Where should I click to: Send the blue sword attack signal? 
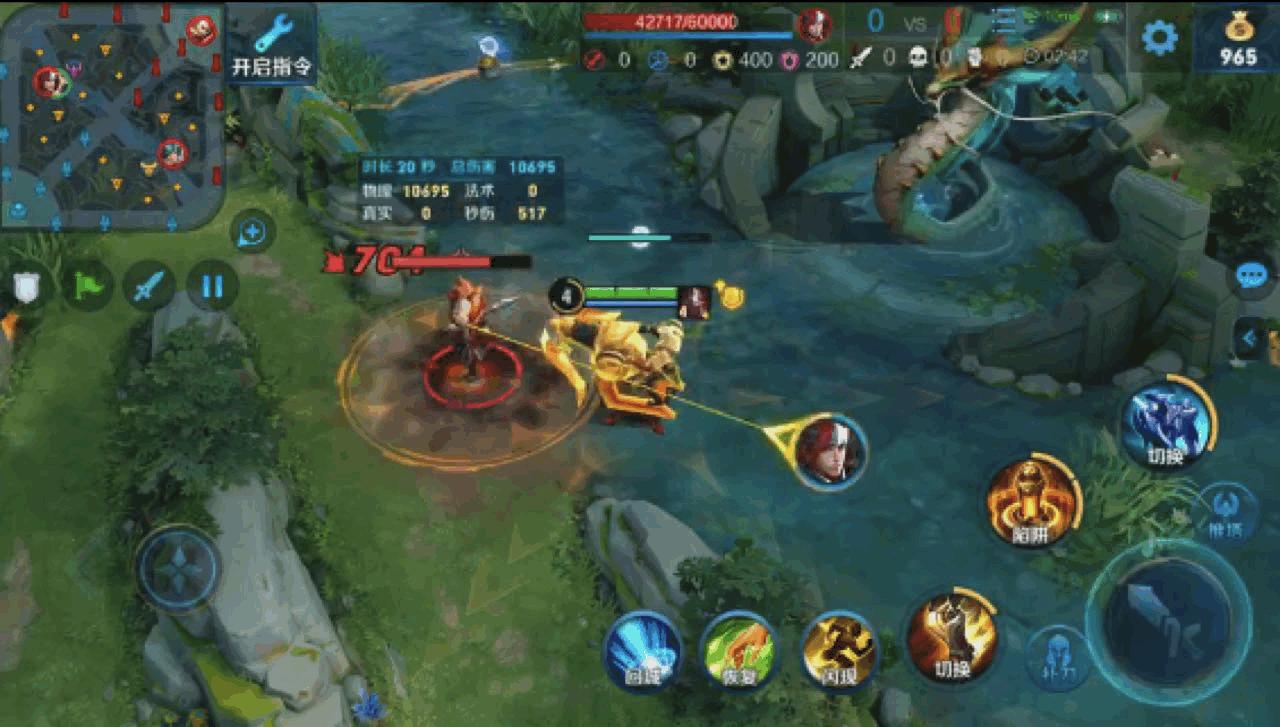(x=149, y=286)
